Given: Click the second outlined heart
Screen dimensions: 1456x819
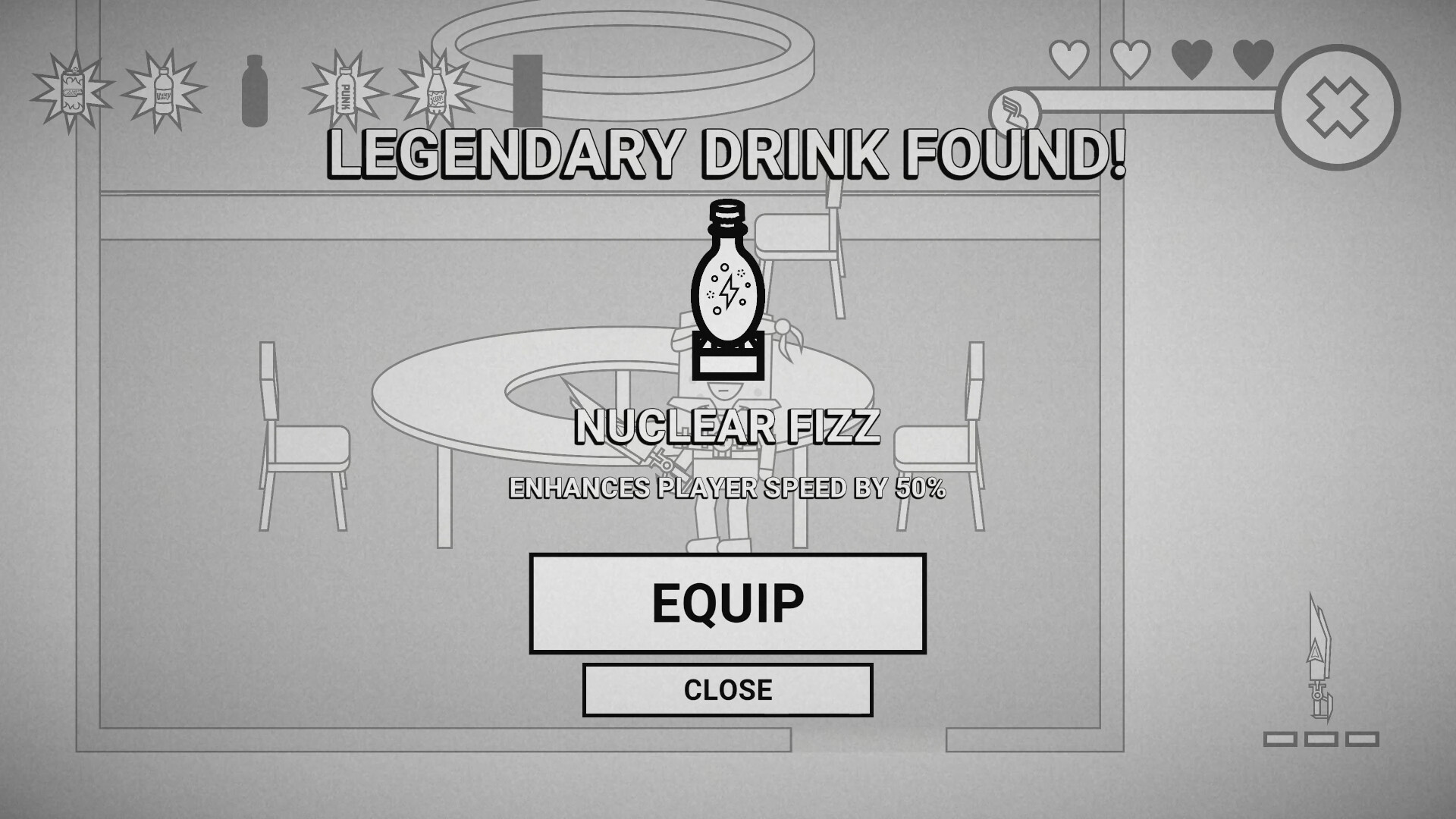Looking at the screenshot, I should (x=1129, y=57).
